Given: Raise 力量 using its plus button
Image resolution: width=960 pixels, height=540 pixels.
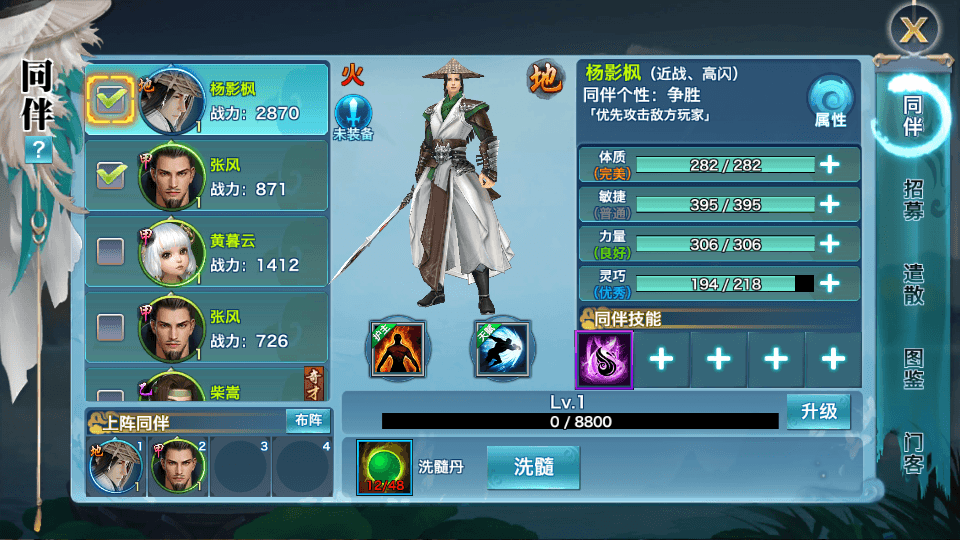Looking at the screenshot, I should (829, 244).
